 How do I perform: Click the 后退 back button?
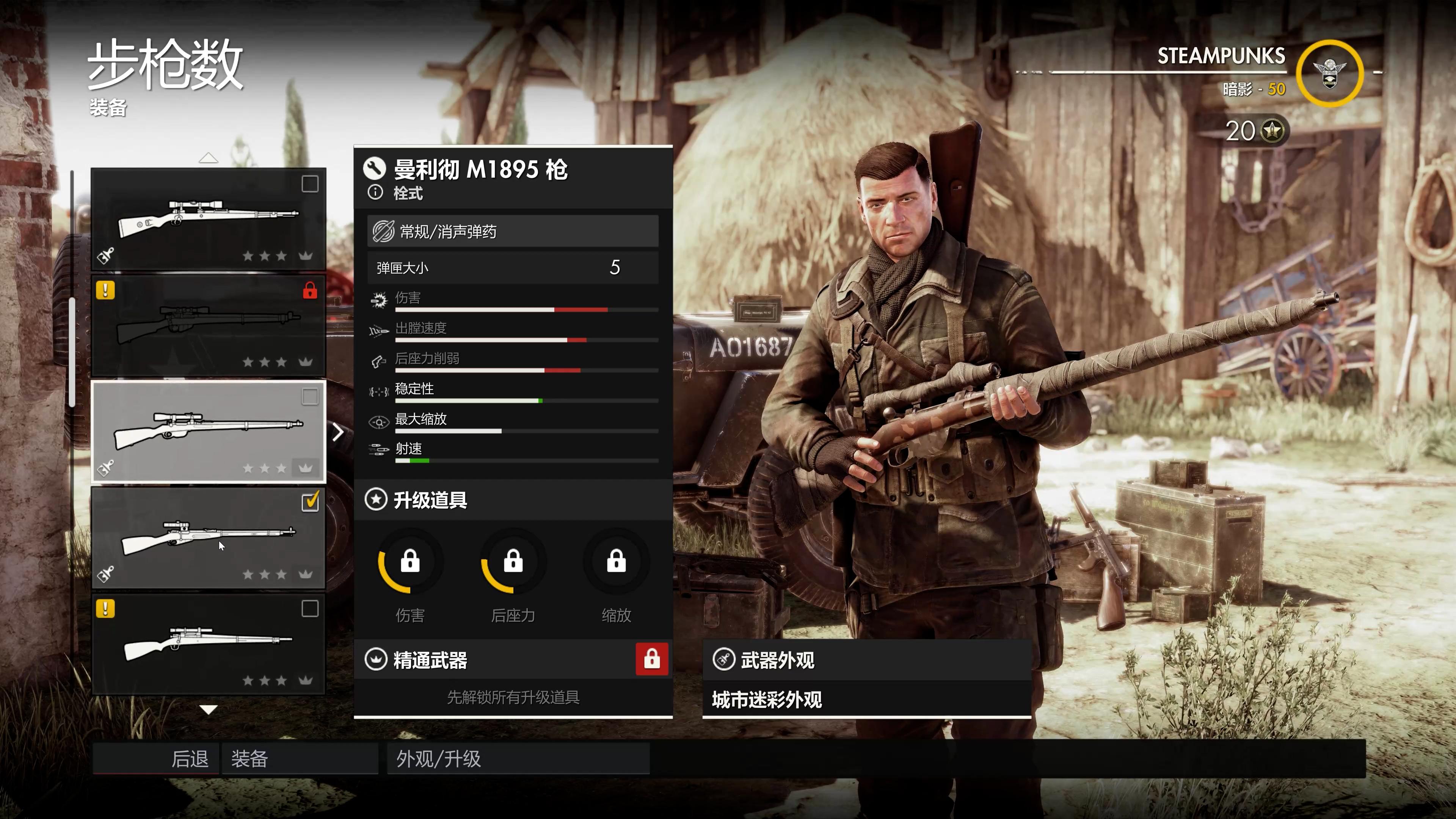coord(156,758)
